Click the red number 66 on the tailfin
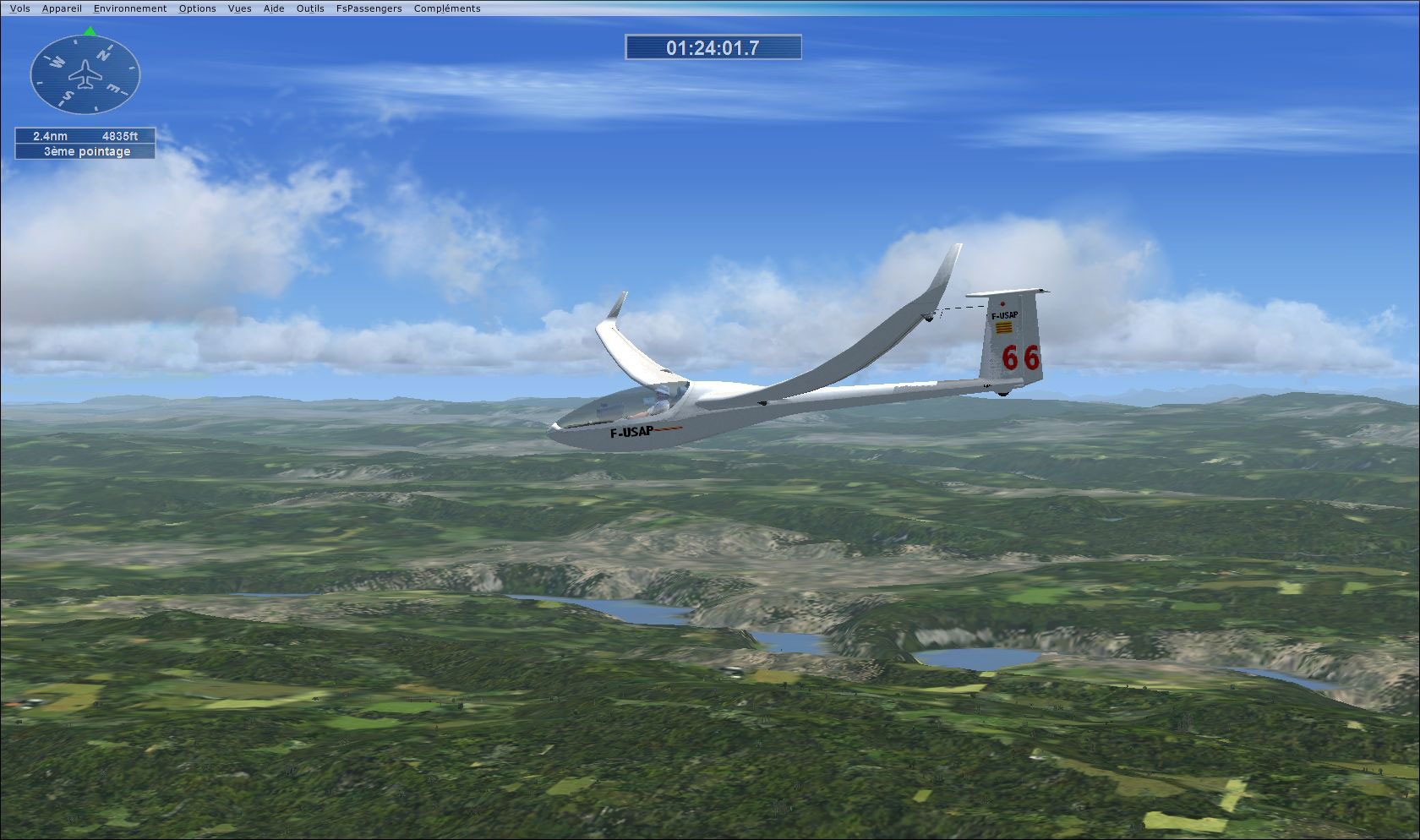Viewport: 1420px width, 840px height. click(x=1021, y=357)
